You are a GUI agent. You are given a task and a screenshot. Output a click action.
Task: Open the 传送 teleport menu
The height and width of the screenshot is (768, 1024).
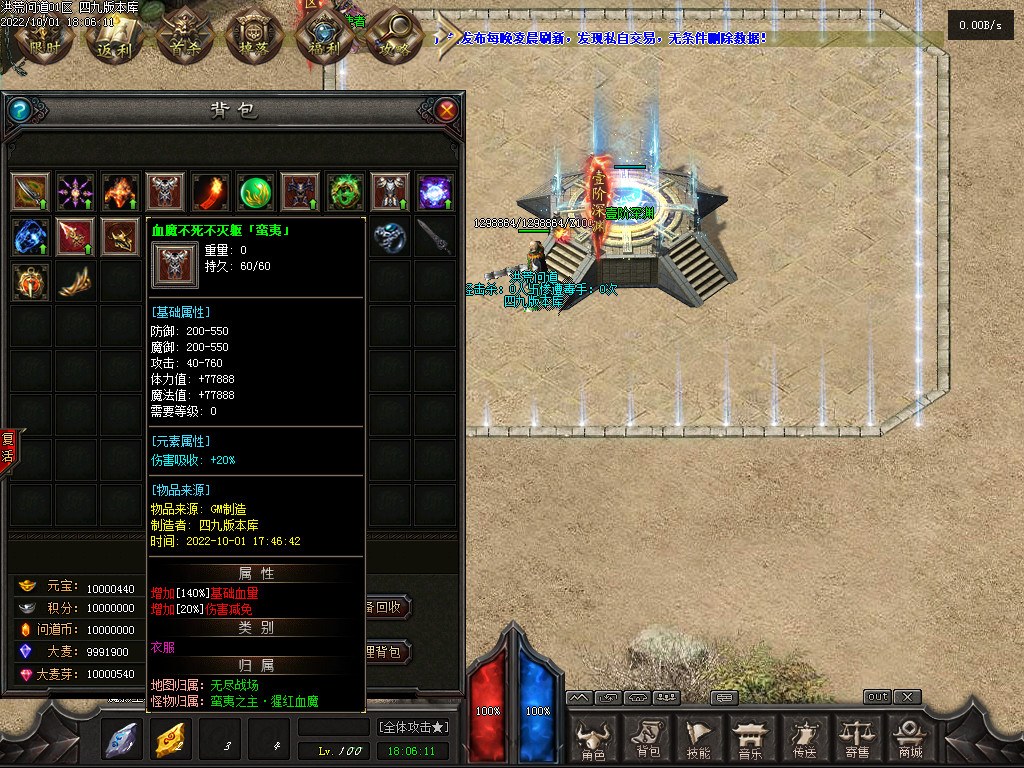(x=803, y=740)
